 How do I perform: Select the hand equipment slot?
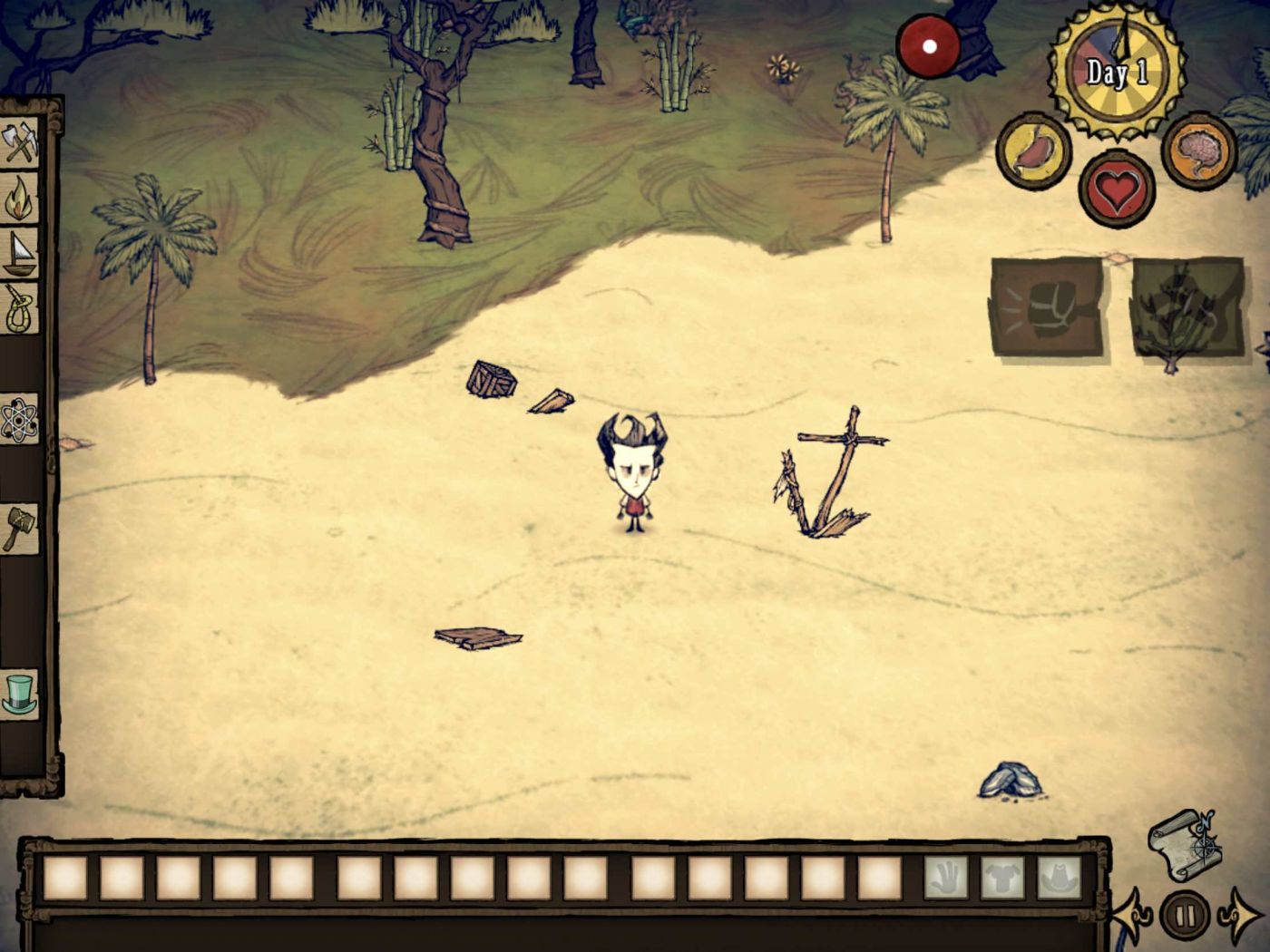coord(946,879)
